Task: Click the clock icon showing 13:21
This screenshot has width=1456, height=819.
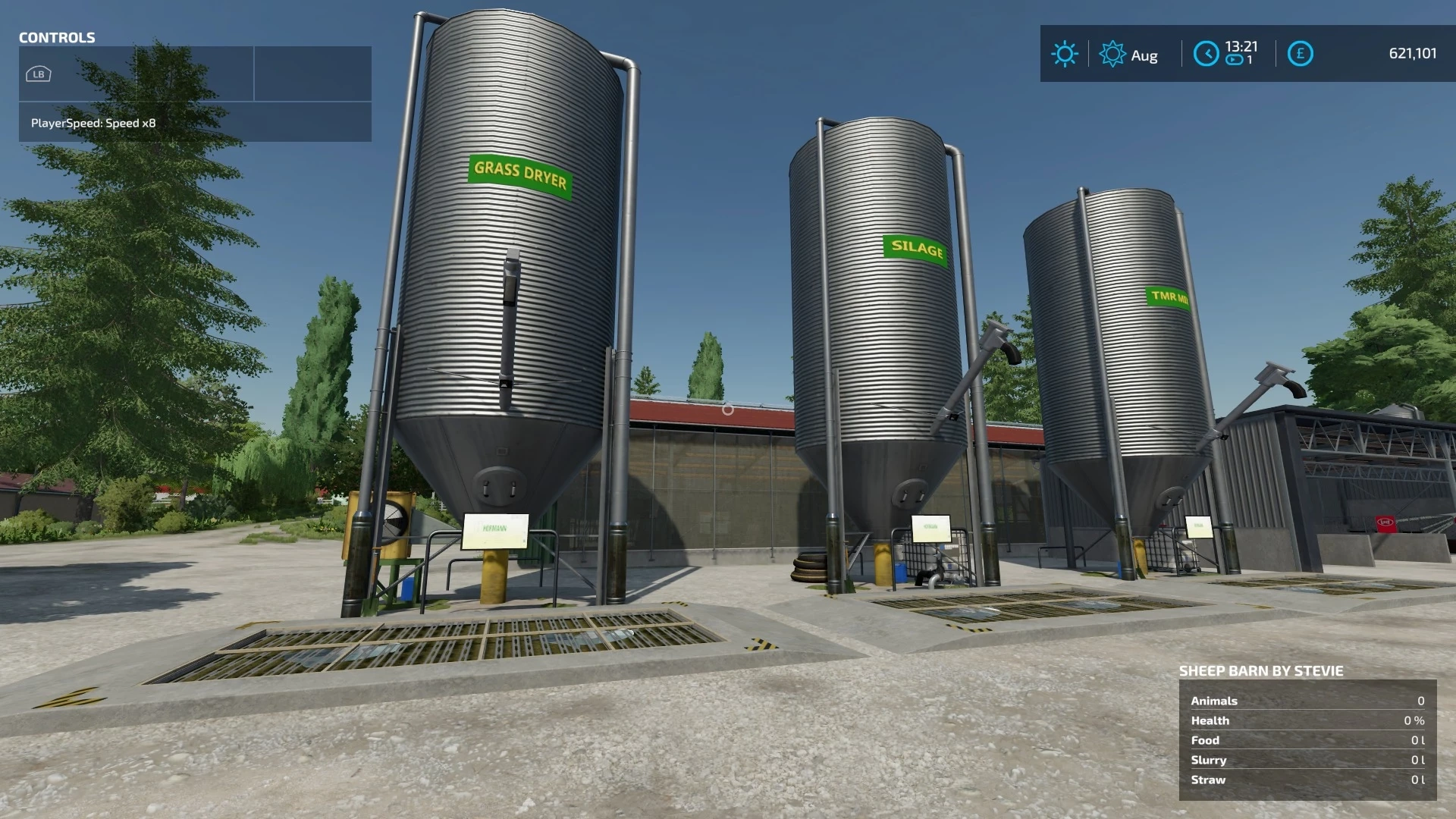Action: [1207, 54]
